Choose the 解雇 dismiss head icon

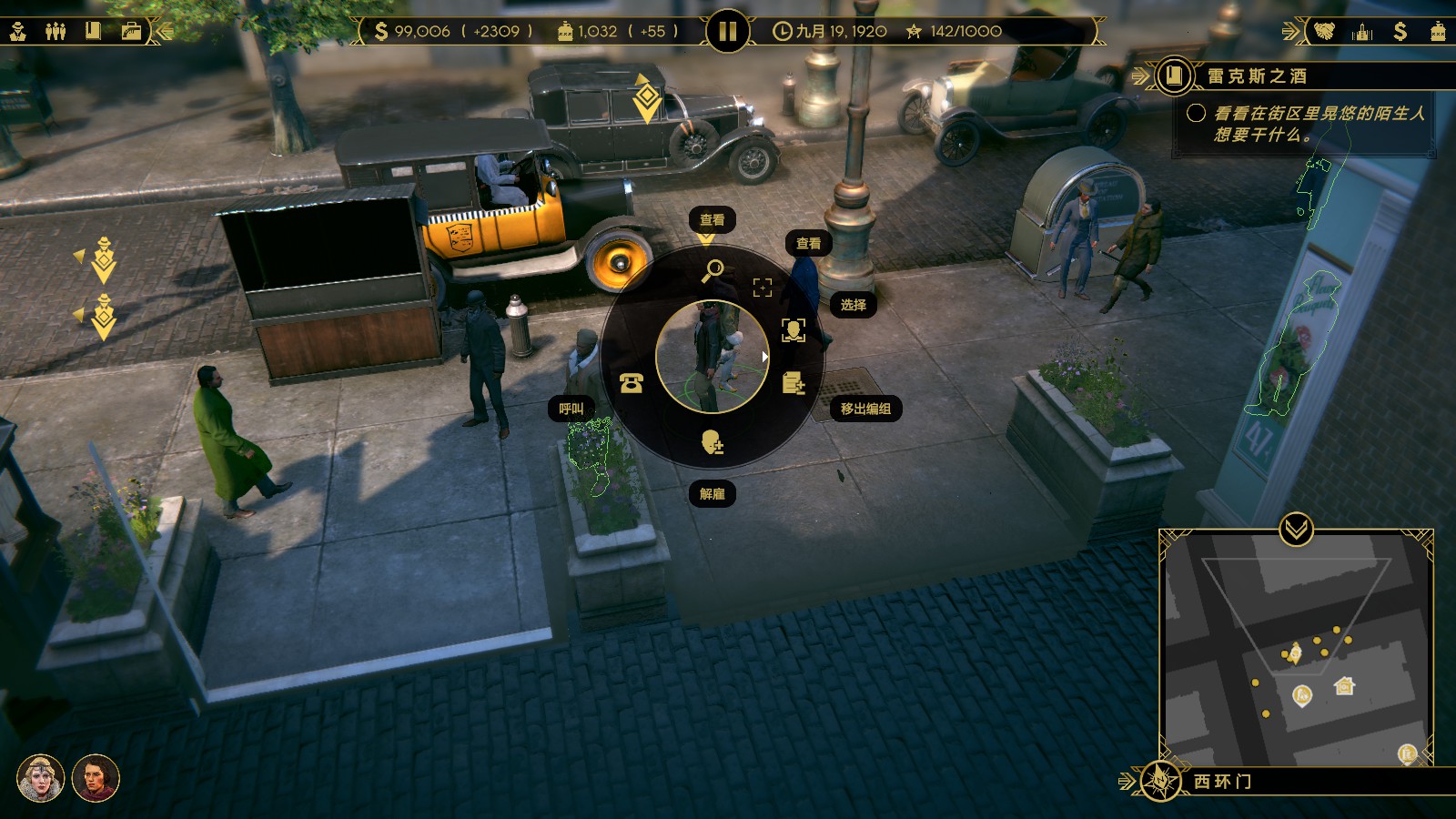click(713, 443)
